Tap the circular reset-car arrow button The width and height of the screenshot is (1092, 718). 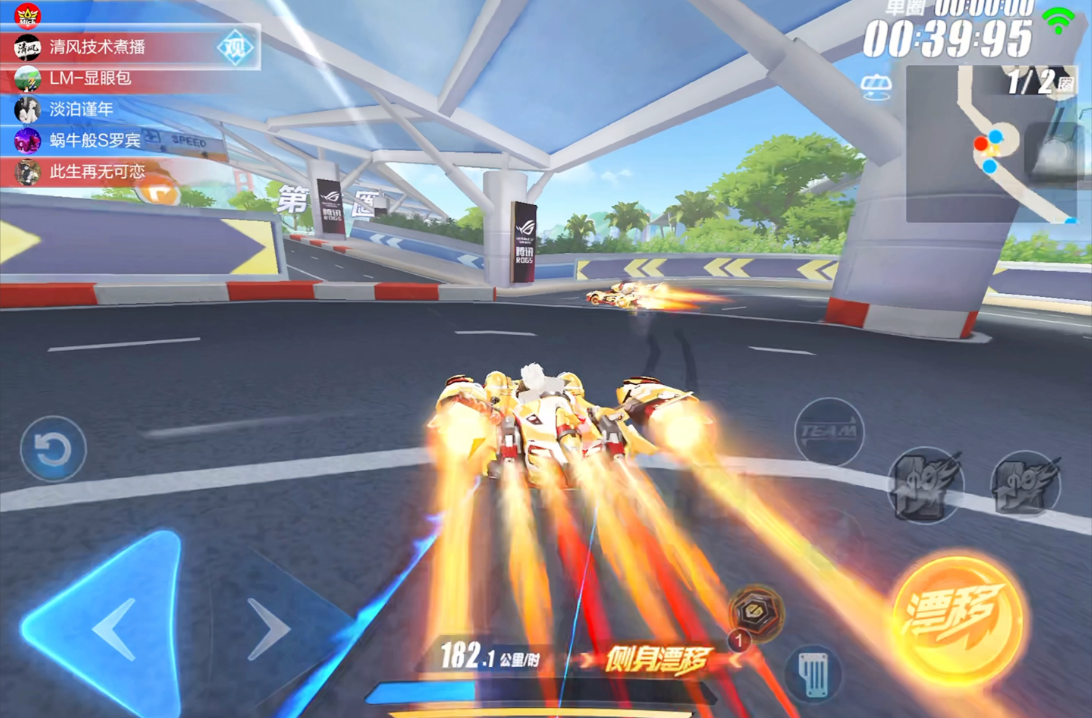coord(53,449)
